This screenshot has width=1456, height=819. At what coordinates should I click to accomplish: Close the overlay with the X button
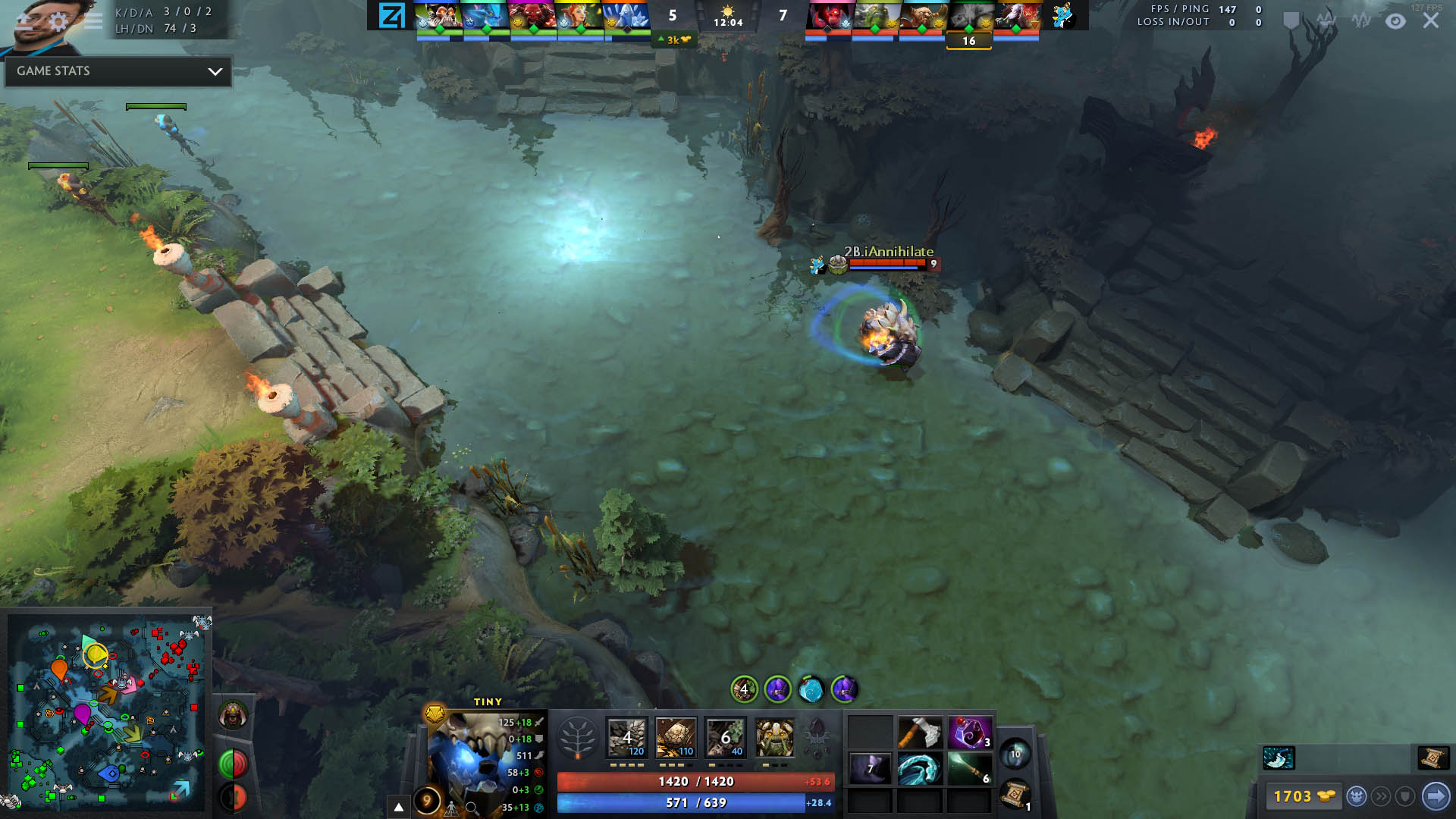click(1431, 20)
